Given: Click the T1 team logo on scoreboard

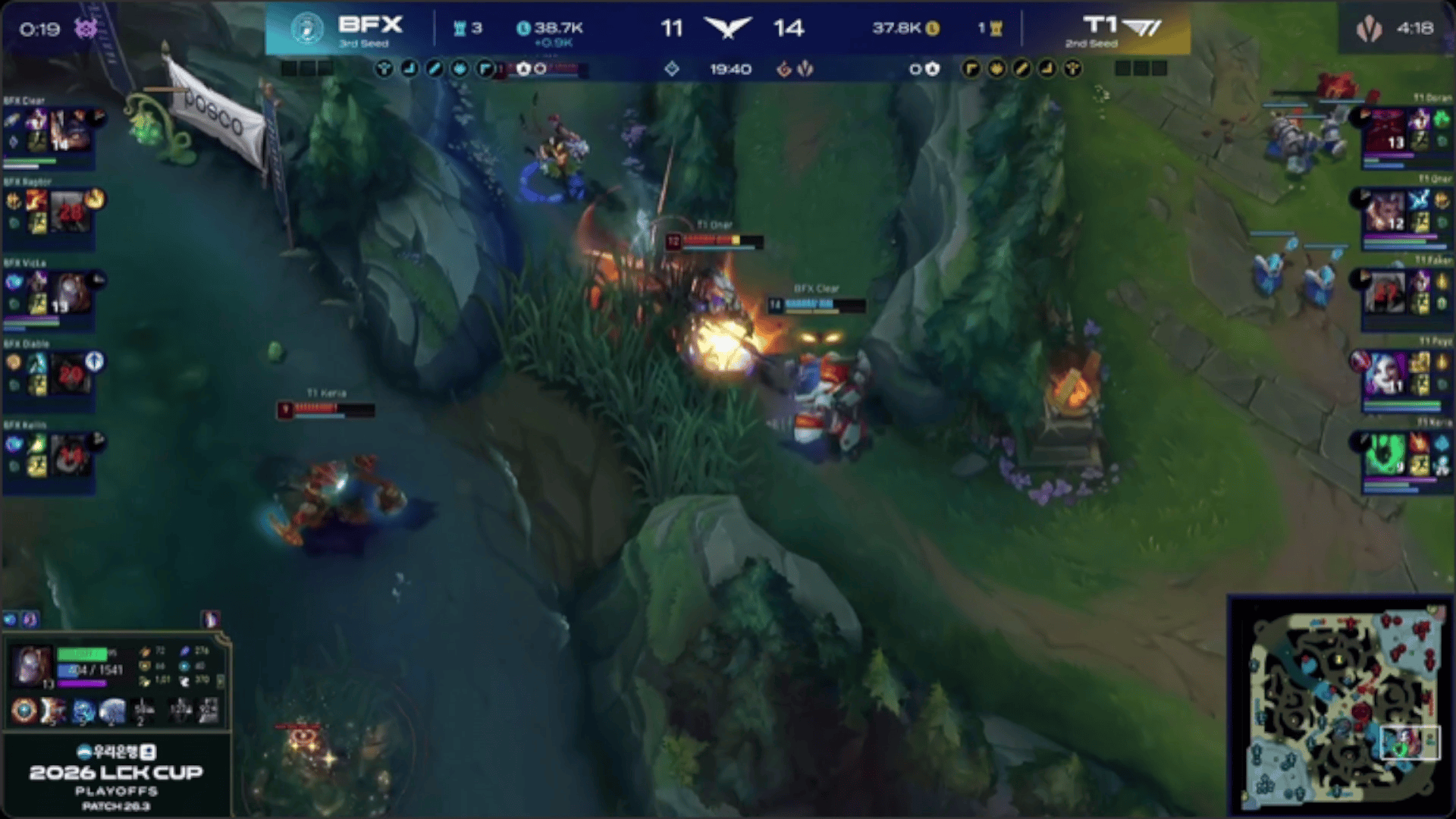Looking at the screenshot, I should (x=1141, y=28).
